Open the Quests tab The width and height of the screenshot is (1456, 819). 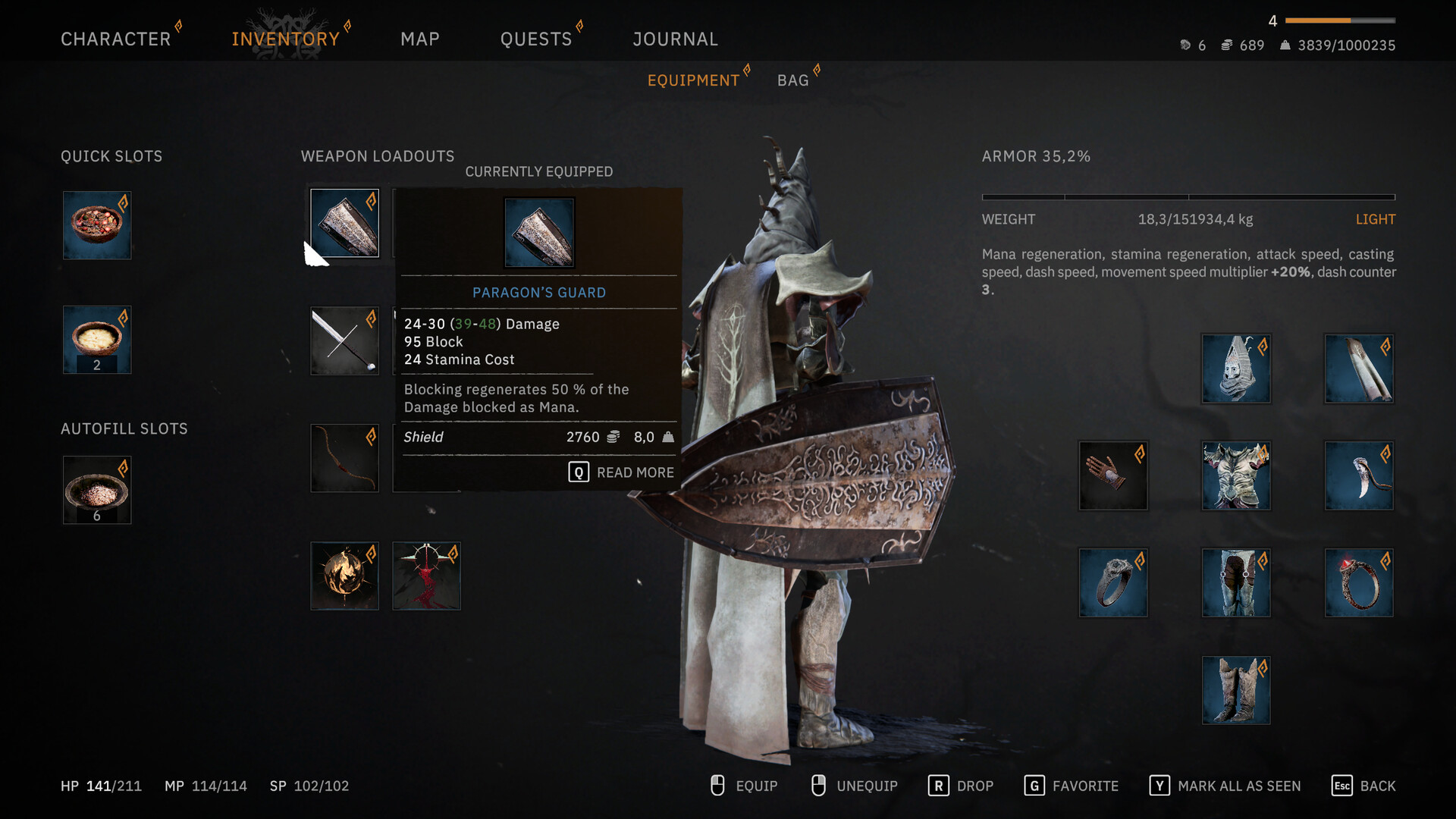tap(535, 39)
